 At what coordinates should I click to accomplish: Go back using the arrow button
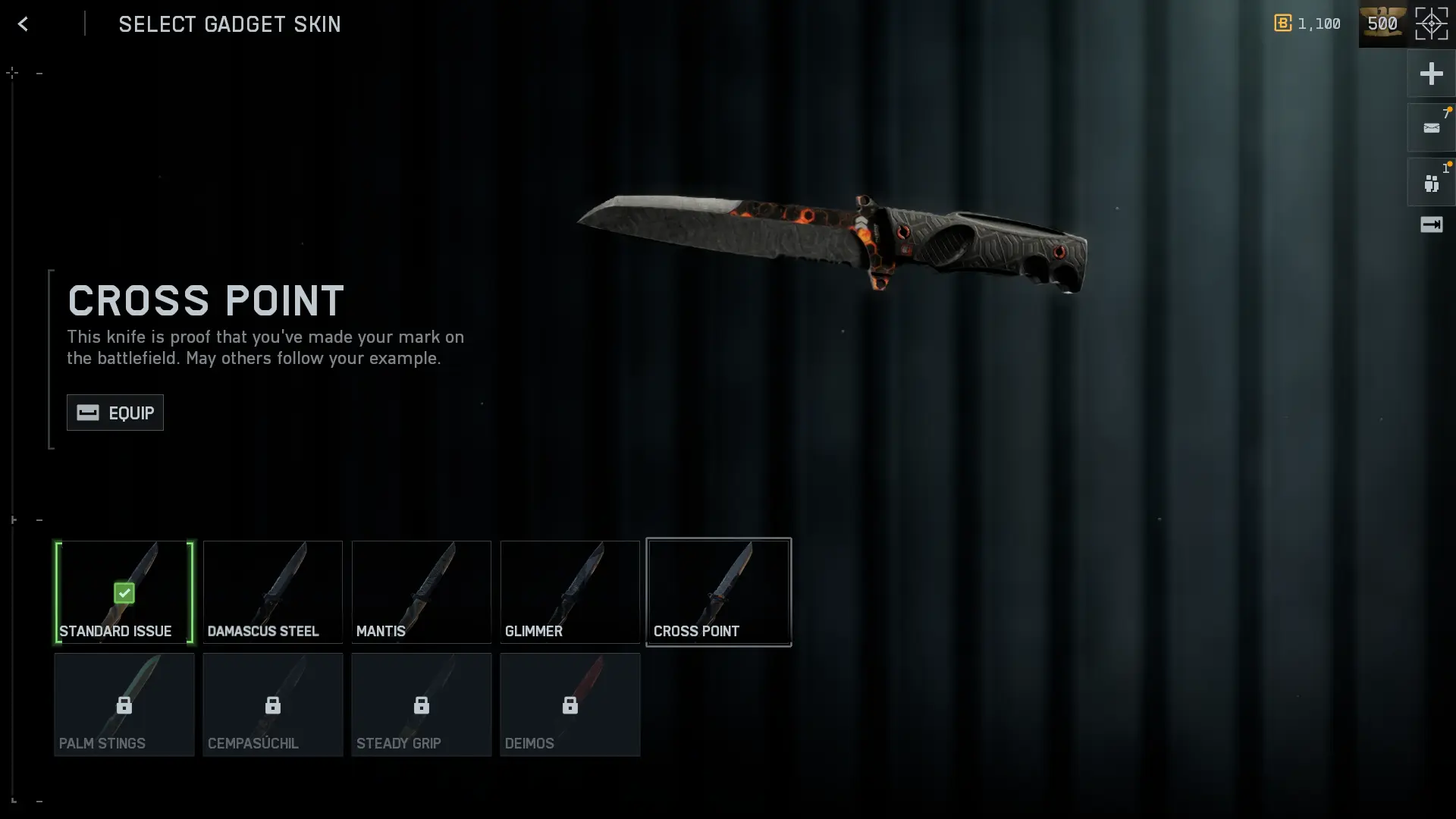click(x=23, y=24)
